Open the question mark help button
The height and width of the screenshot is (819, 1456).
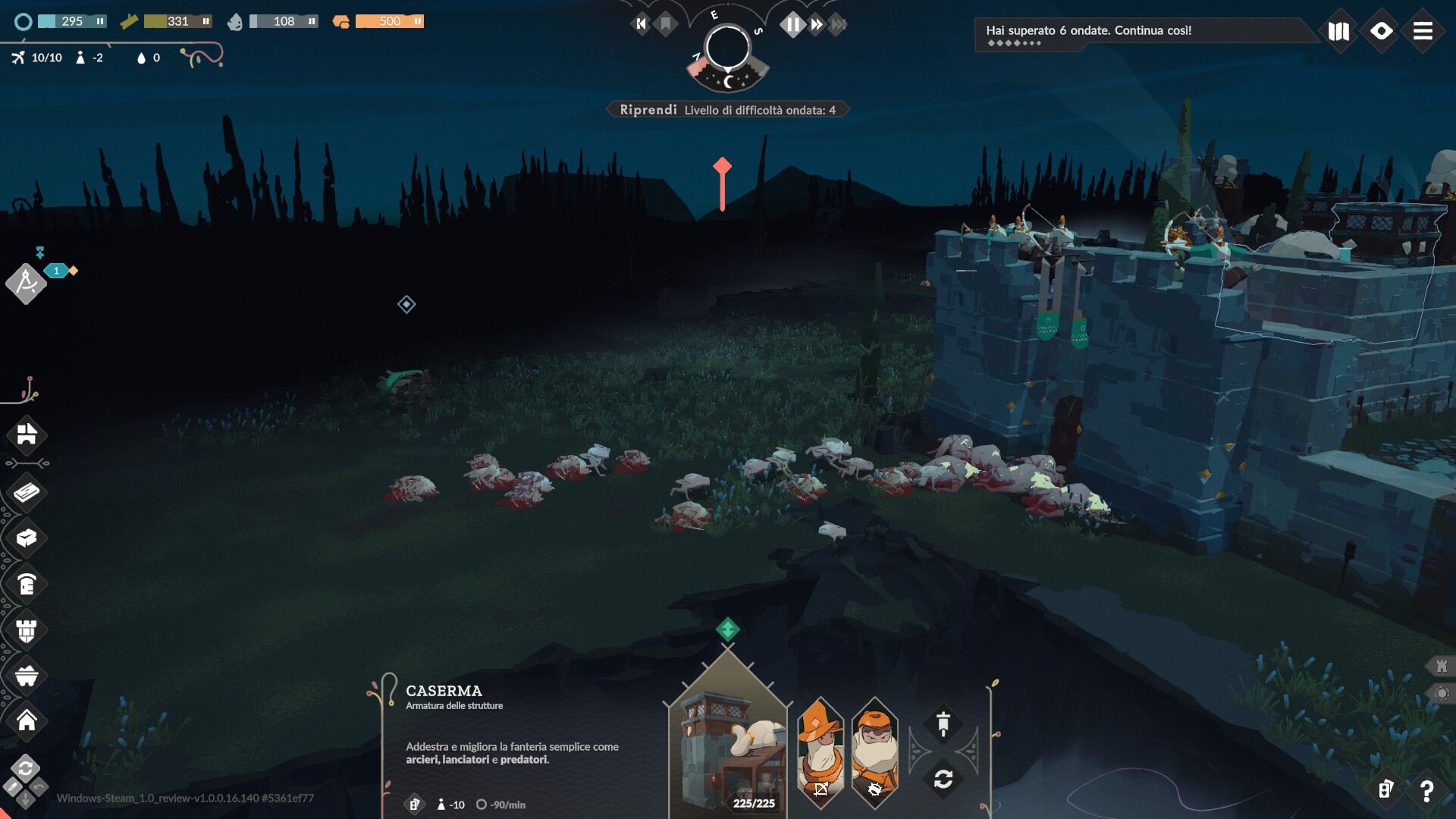(x=1426, y=791)
